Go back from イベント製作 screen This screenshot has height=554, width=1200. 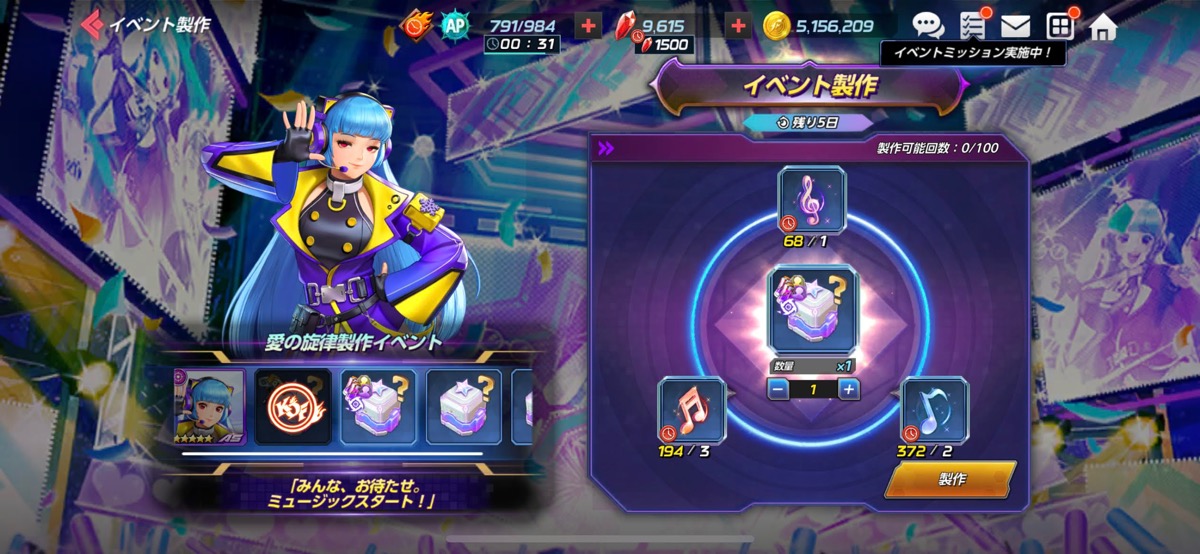tap(94, 24)
